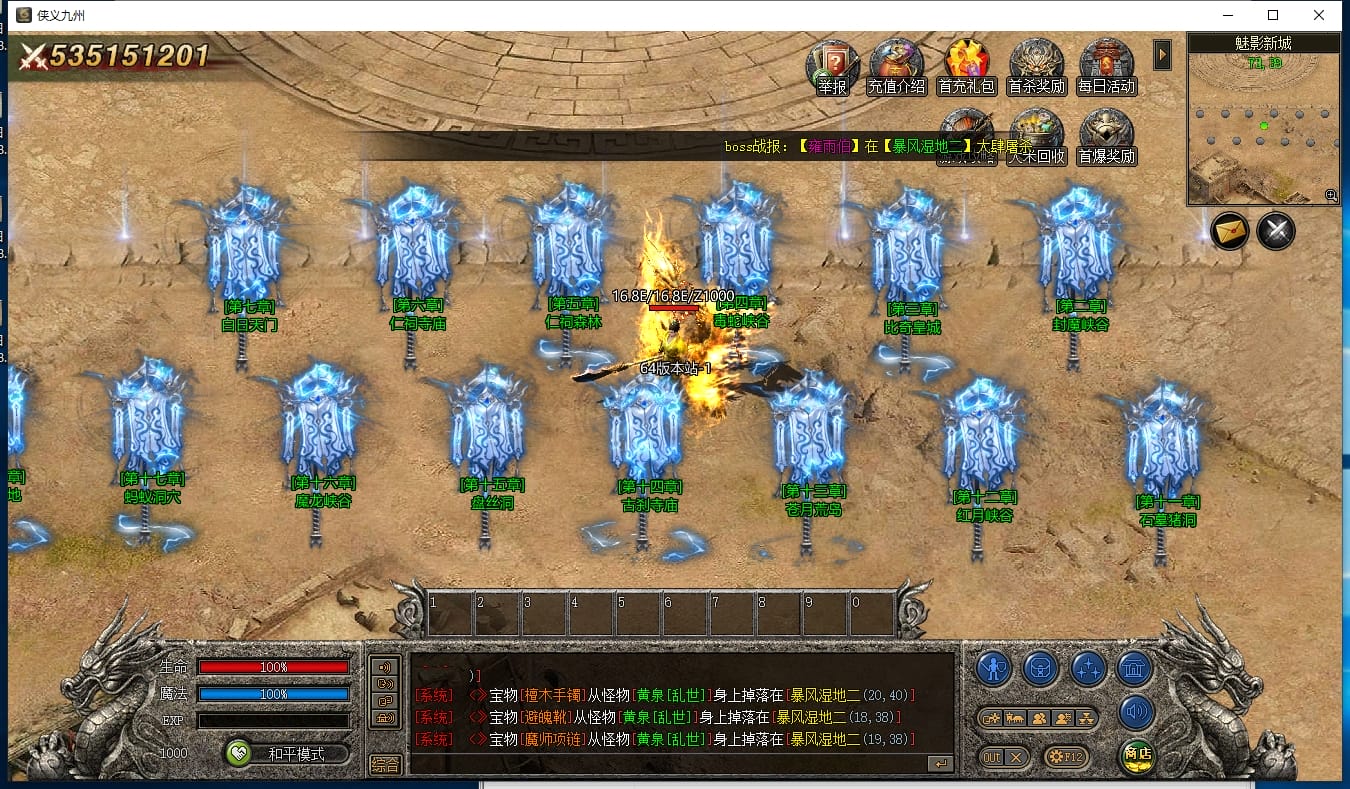
Task: Zoom the minimap with the magnifier button
Action: [x=1331, y=196]
